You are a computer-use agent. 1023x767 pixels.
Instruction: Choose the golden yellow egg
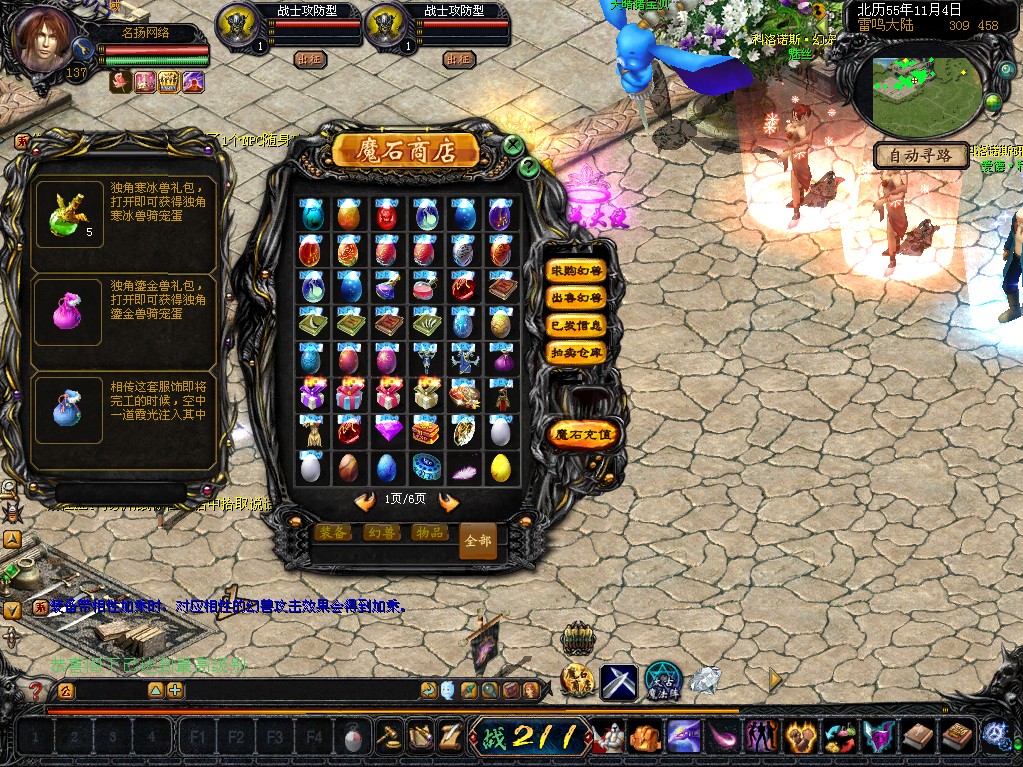500,467
